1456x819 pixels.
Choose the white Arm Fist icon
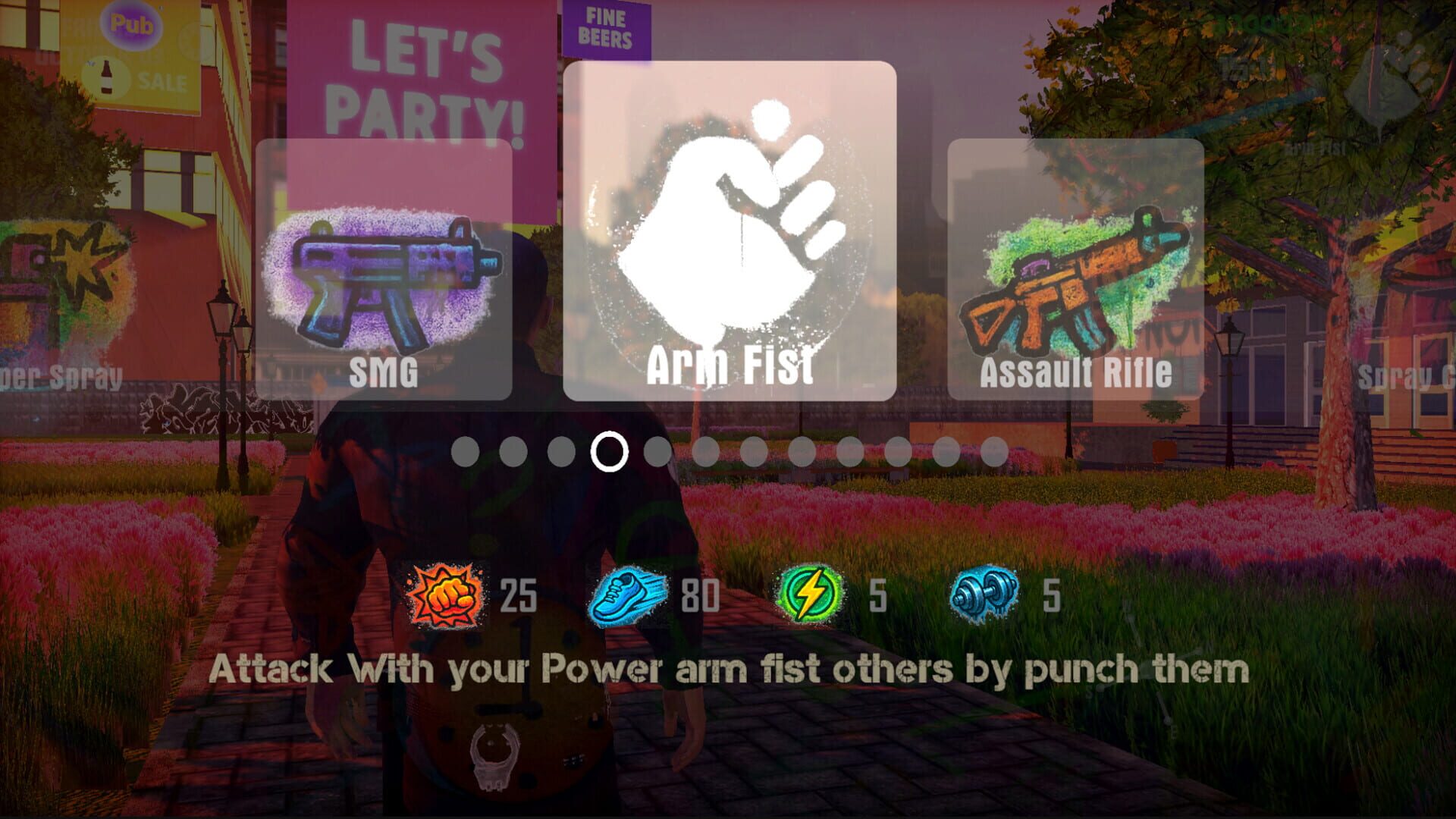pos(728,227)
